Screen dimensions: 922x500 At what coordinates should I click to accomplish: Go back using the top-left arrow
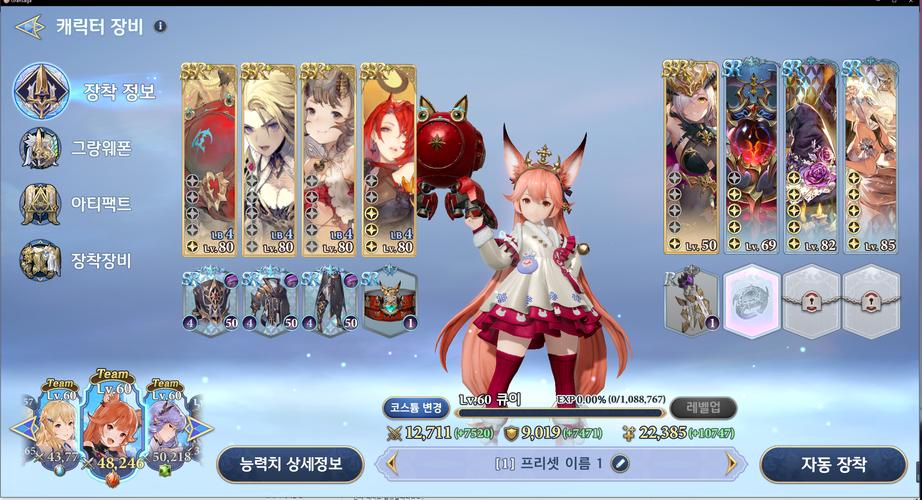[x=26, y=27]
